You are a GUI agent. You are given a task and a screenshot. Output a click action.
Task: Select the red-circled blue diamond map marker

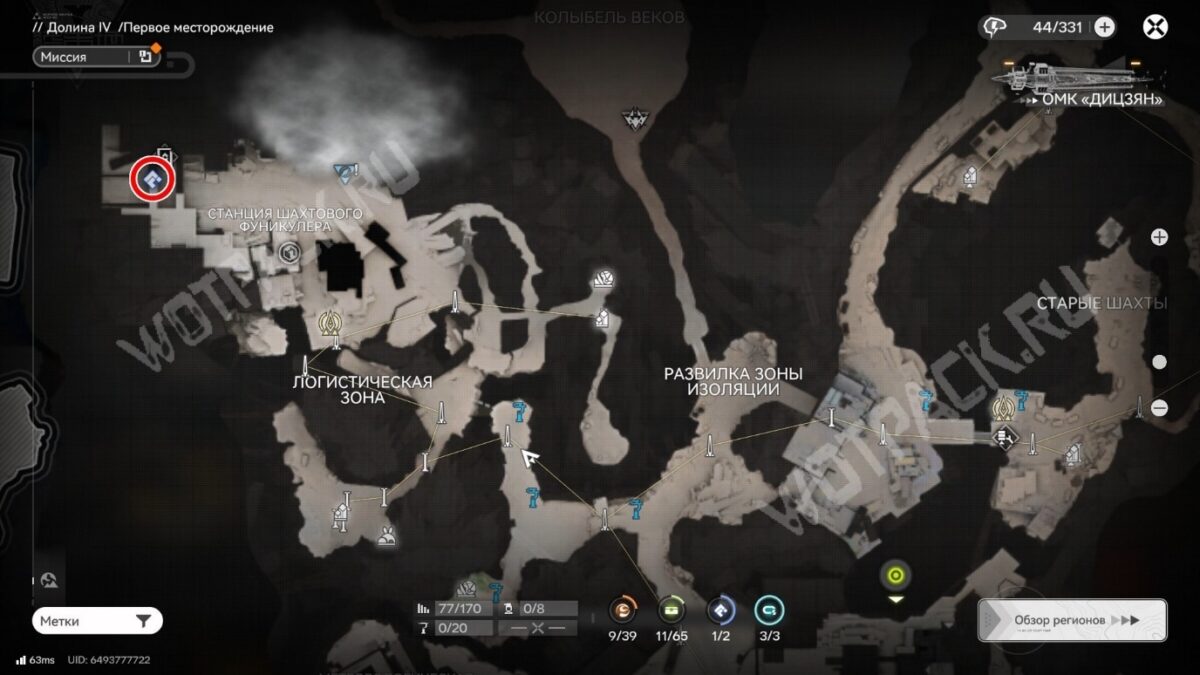point(153,180)
